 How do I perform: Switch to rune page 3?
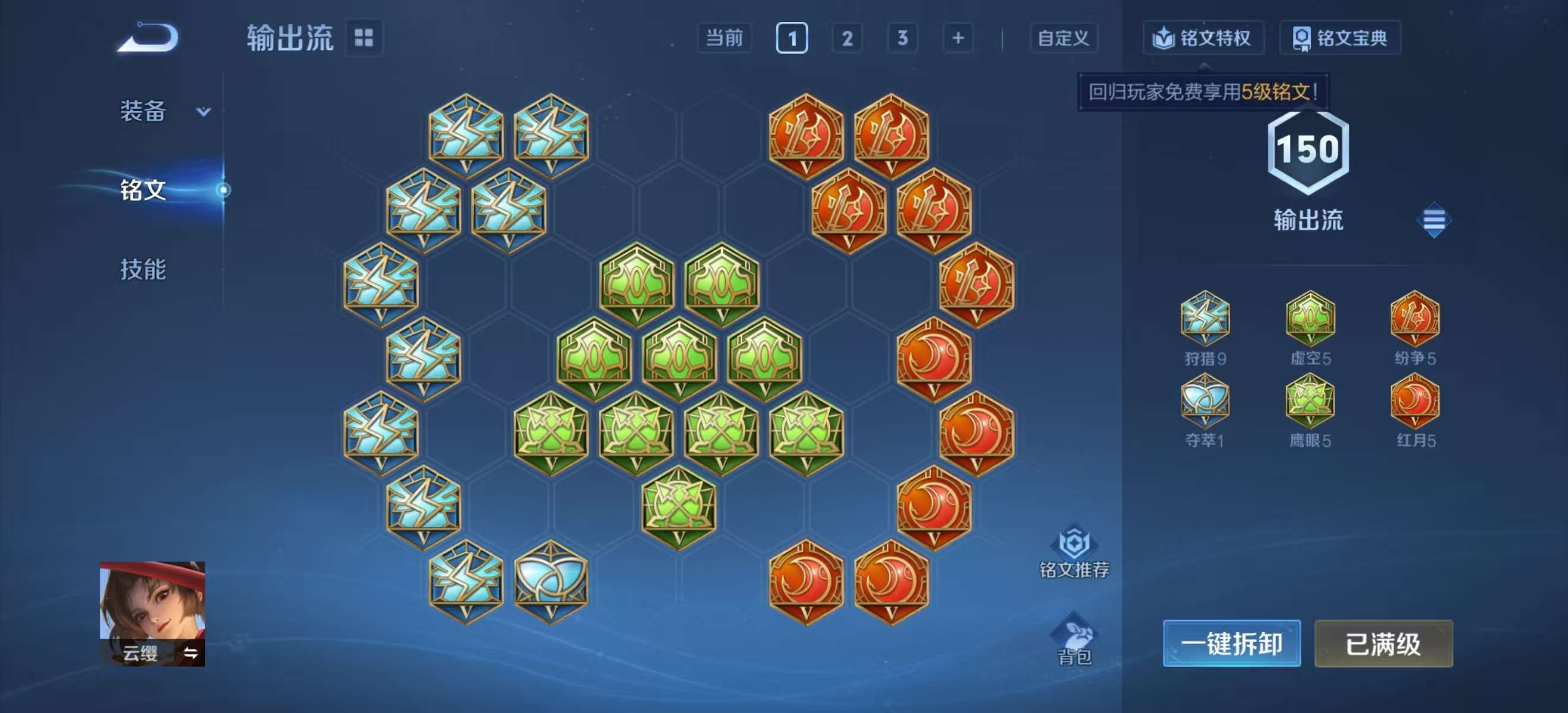(902, 38)
